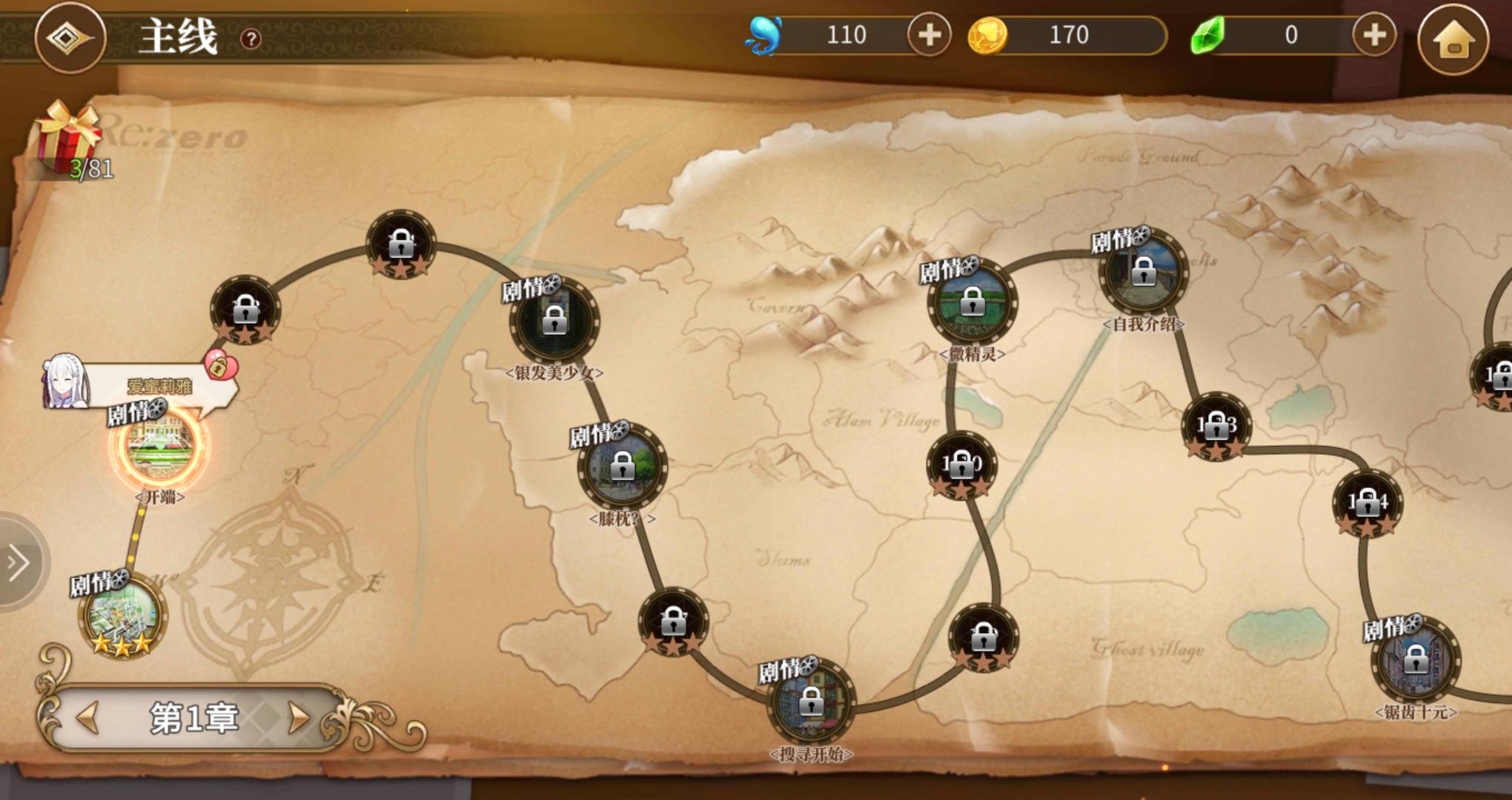
Task: Select the locked 微精灵 story stage
Action: [972, 302]
